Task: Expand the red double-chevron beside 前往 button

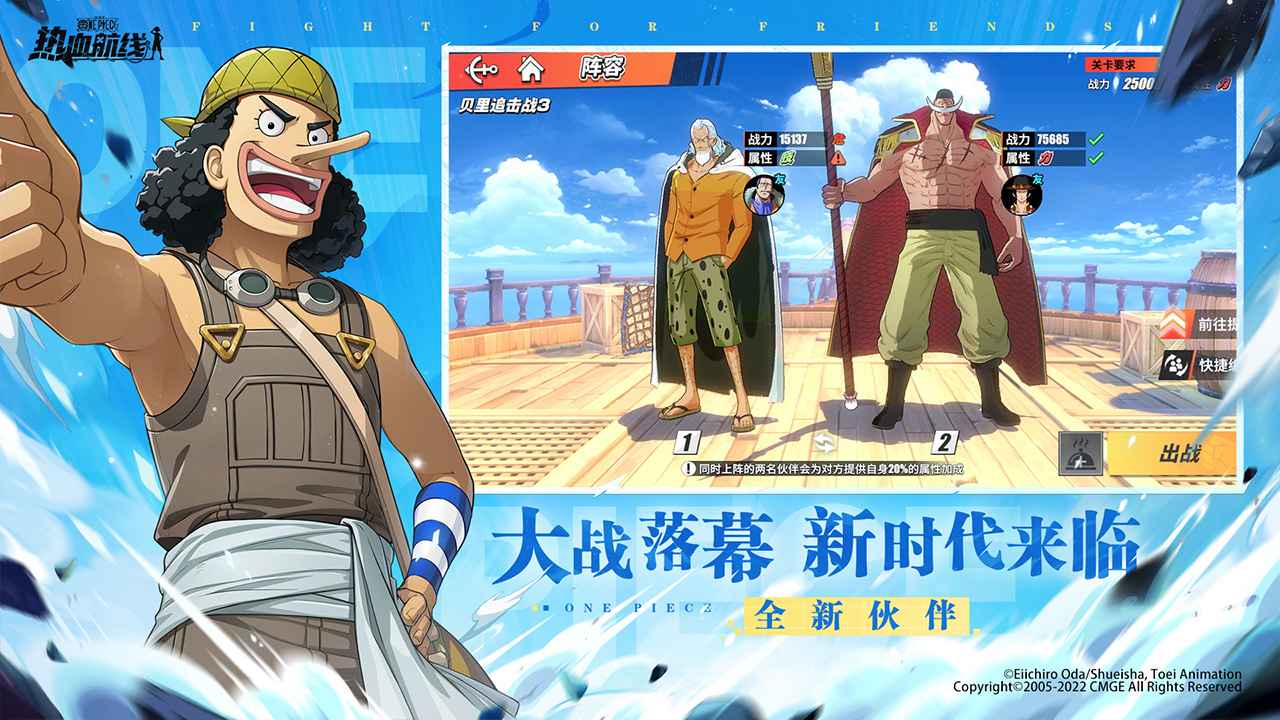Action: tap(1172, 324)
